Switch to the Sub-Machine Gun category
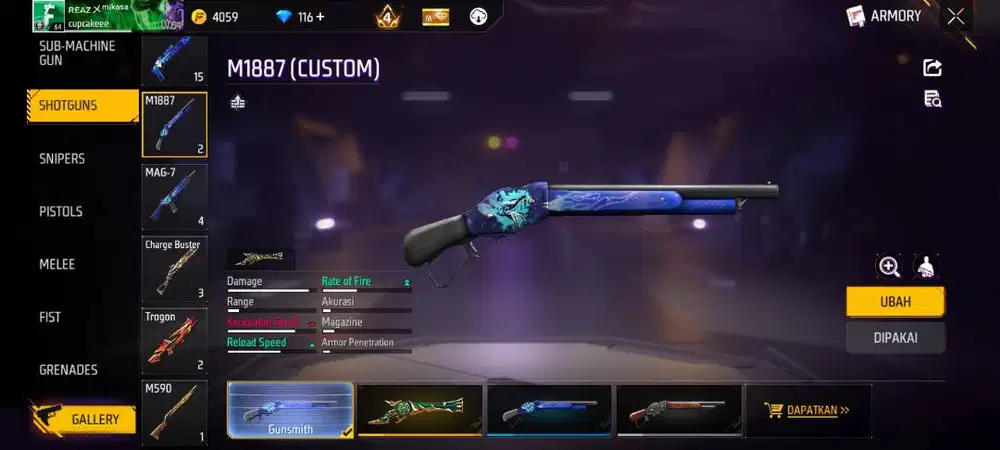The height and width of the screenshot is (450, 1000). (x=77, y=53)
